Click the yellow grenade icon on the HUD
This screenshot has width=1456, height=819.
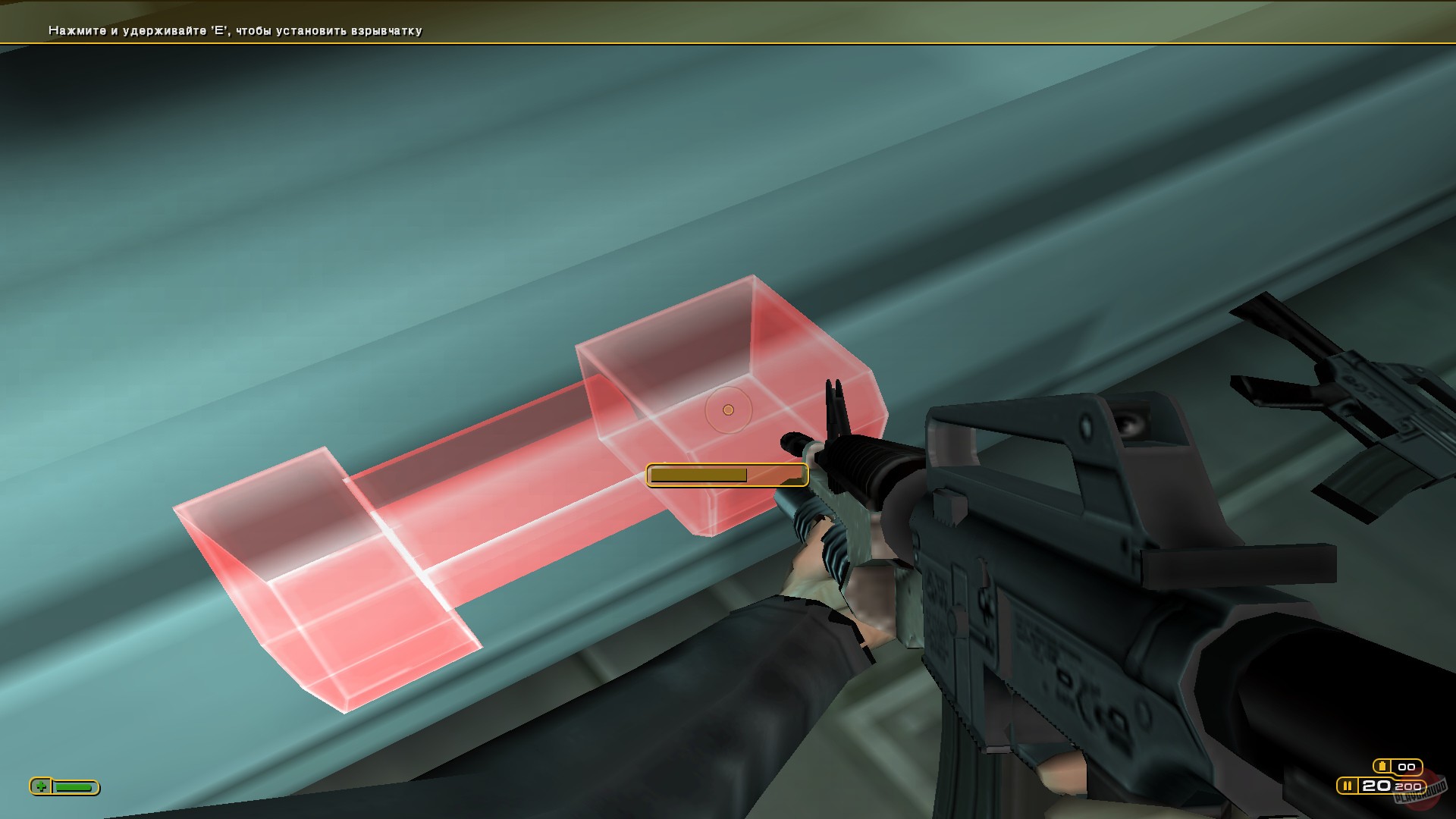click(x=1382, y=766)
